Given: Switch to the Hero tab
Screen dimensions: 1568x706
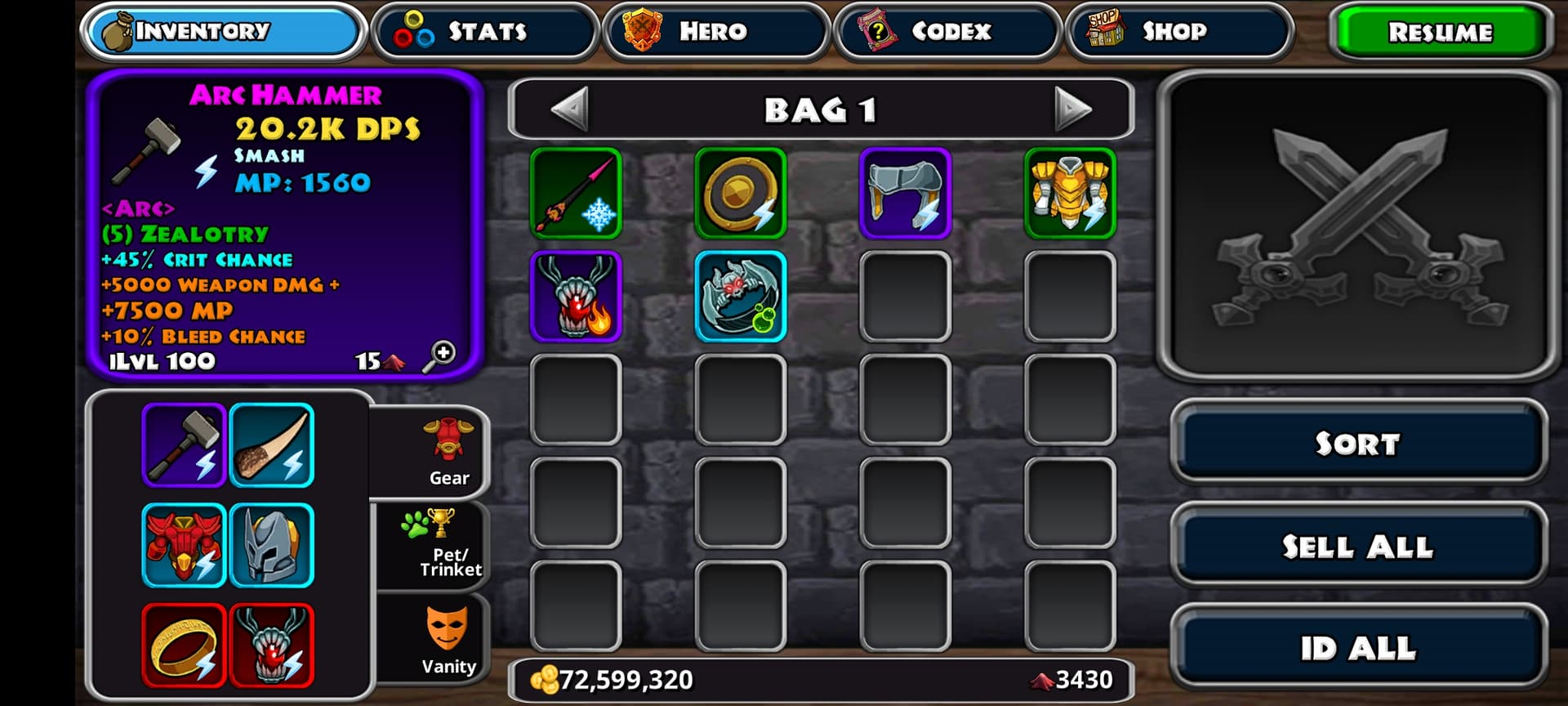Looking at the screenshot, I should [x=715, y=32].
